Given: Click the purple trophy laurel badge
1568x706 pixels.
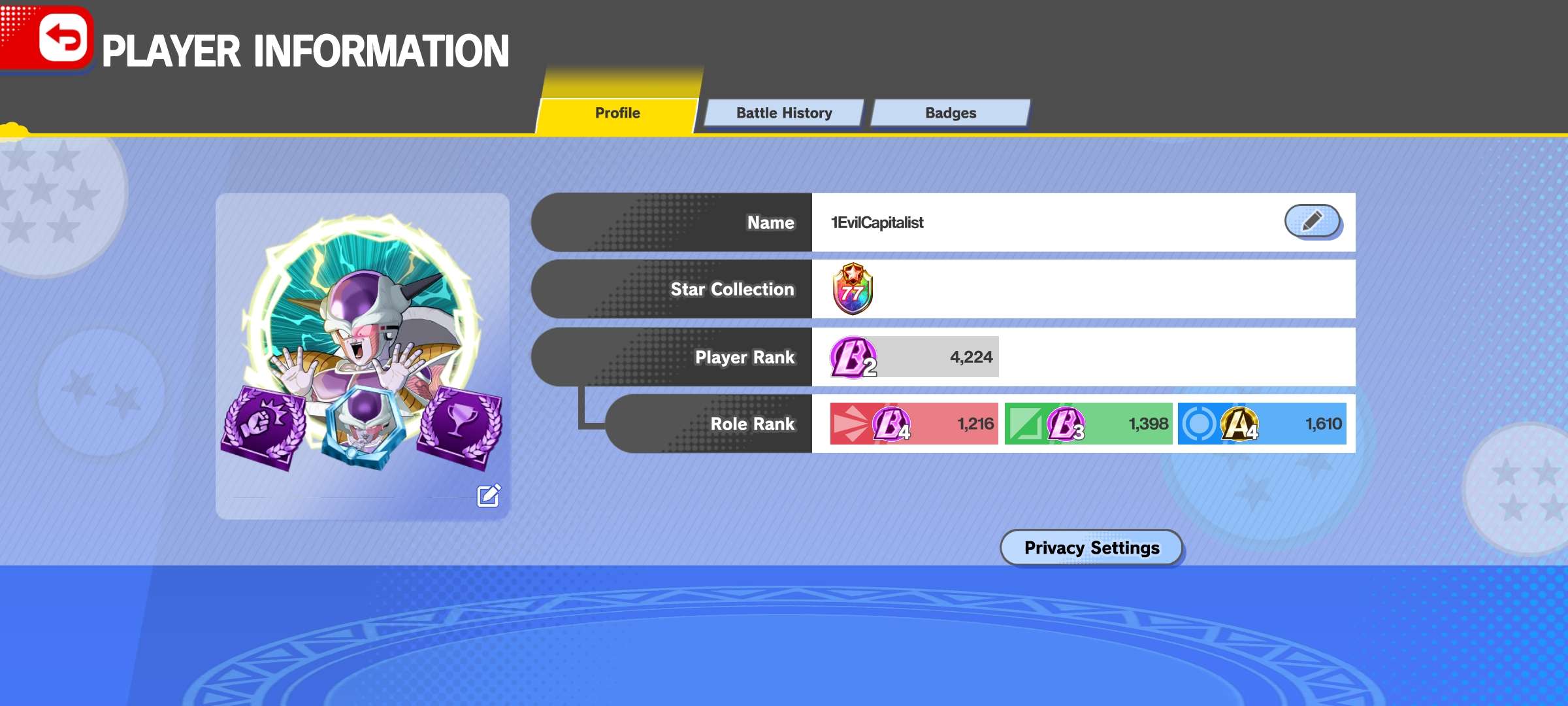Looking at the screenshot, I should tap(461, 426).
